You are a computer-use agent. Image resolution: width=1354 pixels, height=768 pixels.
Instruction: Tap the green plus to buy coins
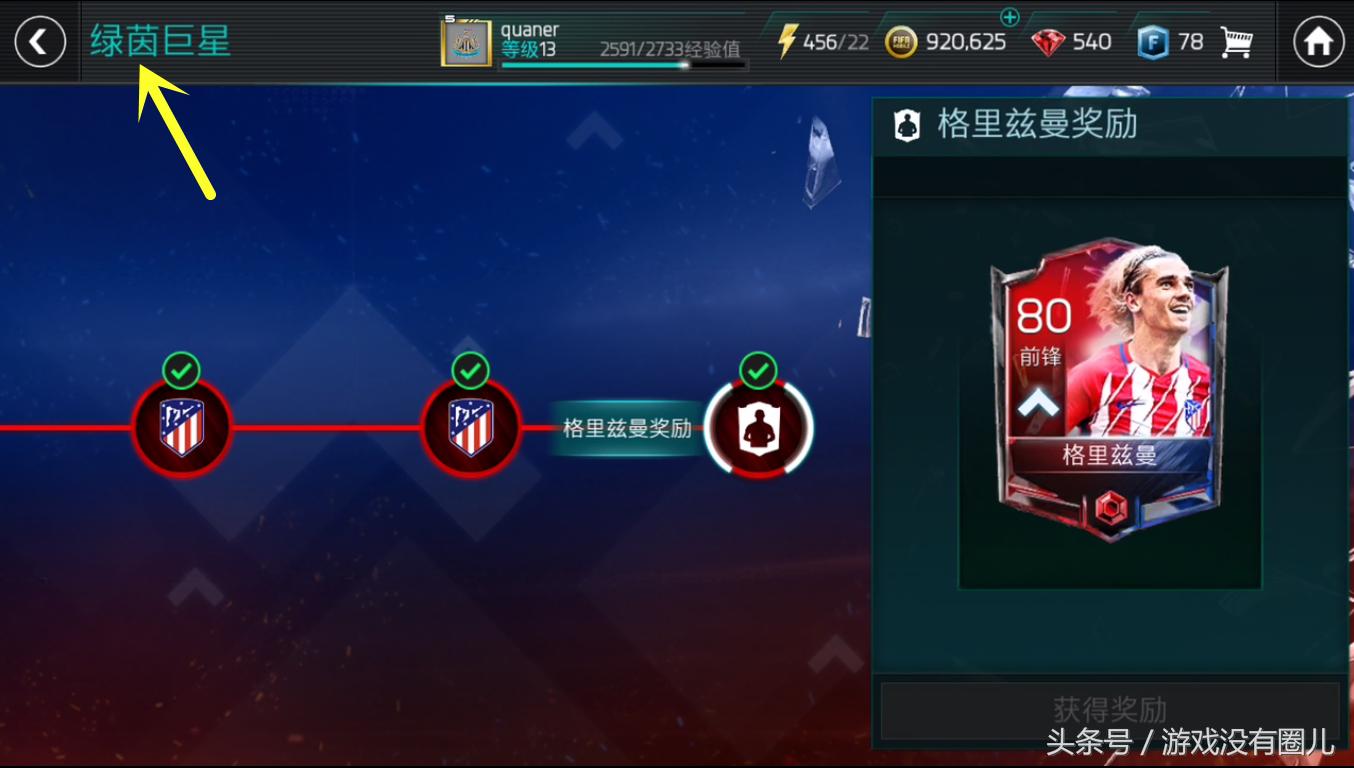pyautogui.click(x=1011, y=17)
